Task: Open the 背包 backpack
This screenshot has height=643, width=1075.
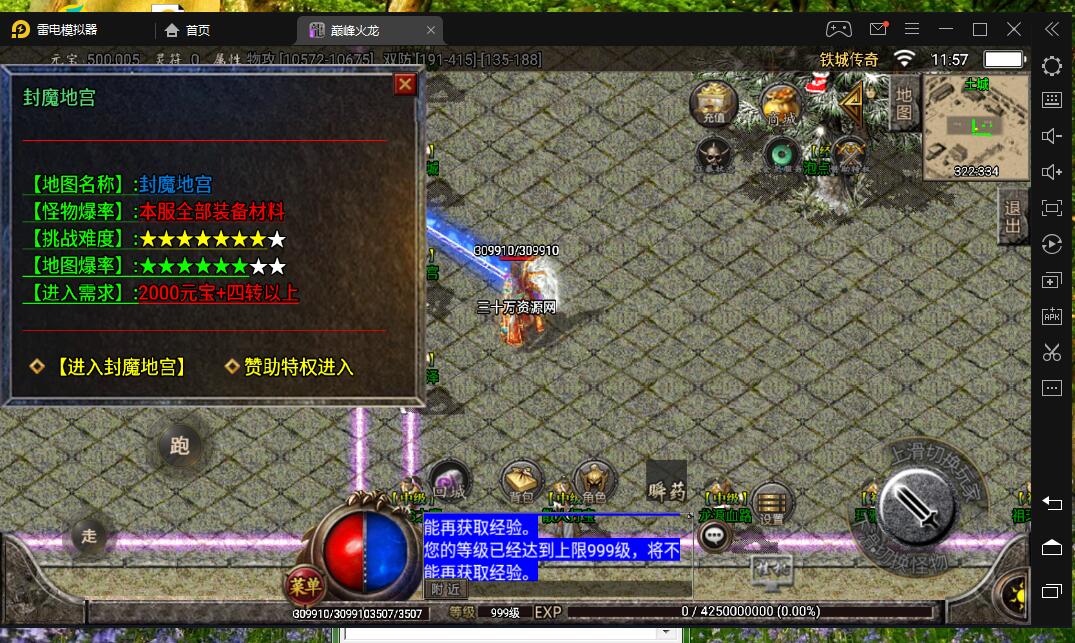Action: [521, 483]
